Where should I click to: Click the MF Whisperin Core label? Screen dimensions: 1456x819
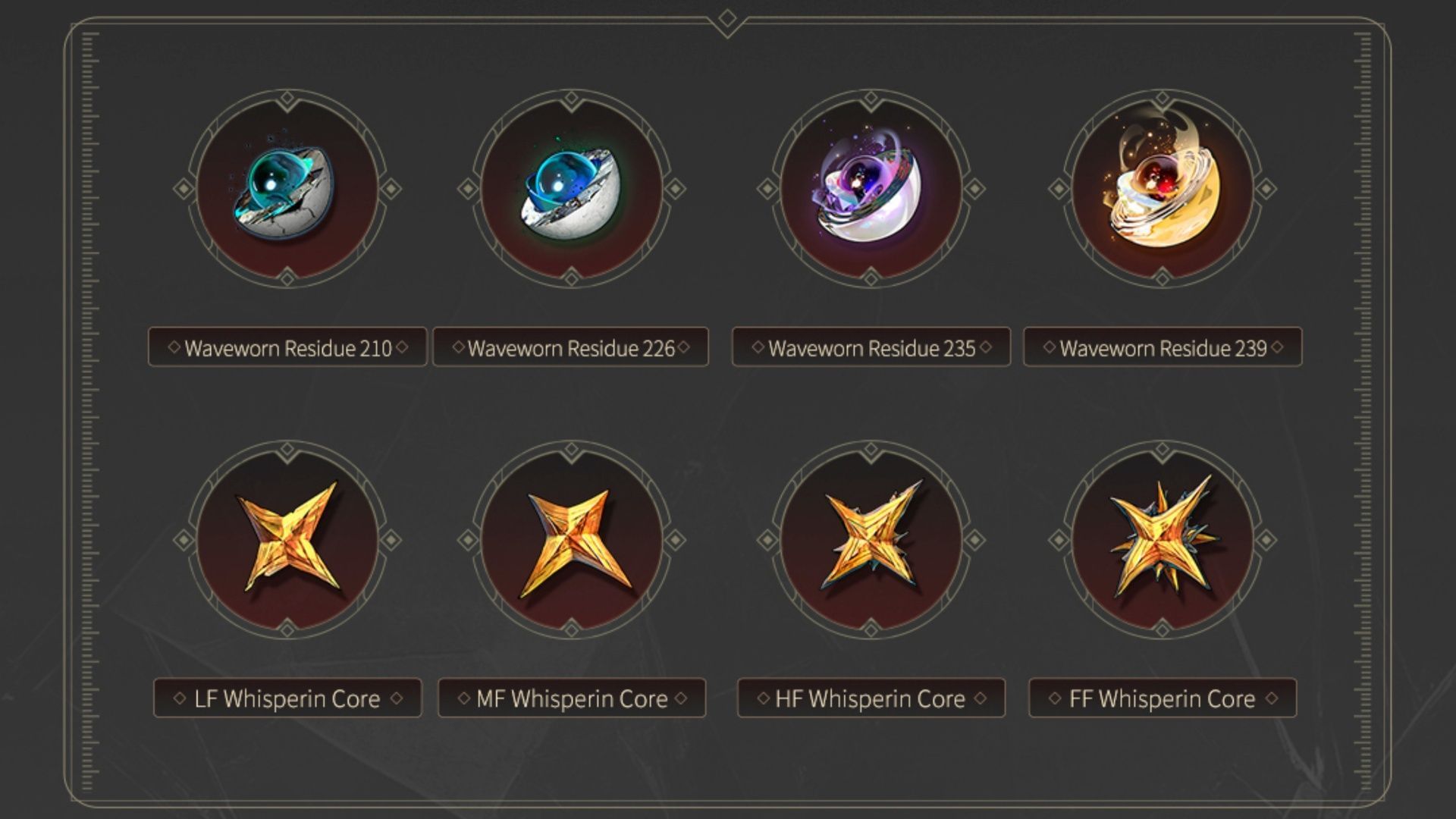coord(571,698)
